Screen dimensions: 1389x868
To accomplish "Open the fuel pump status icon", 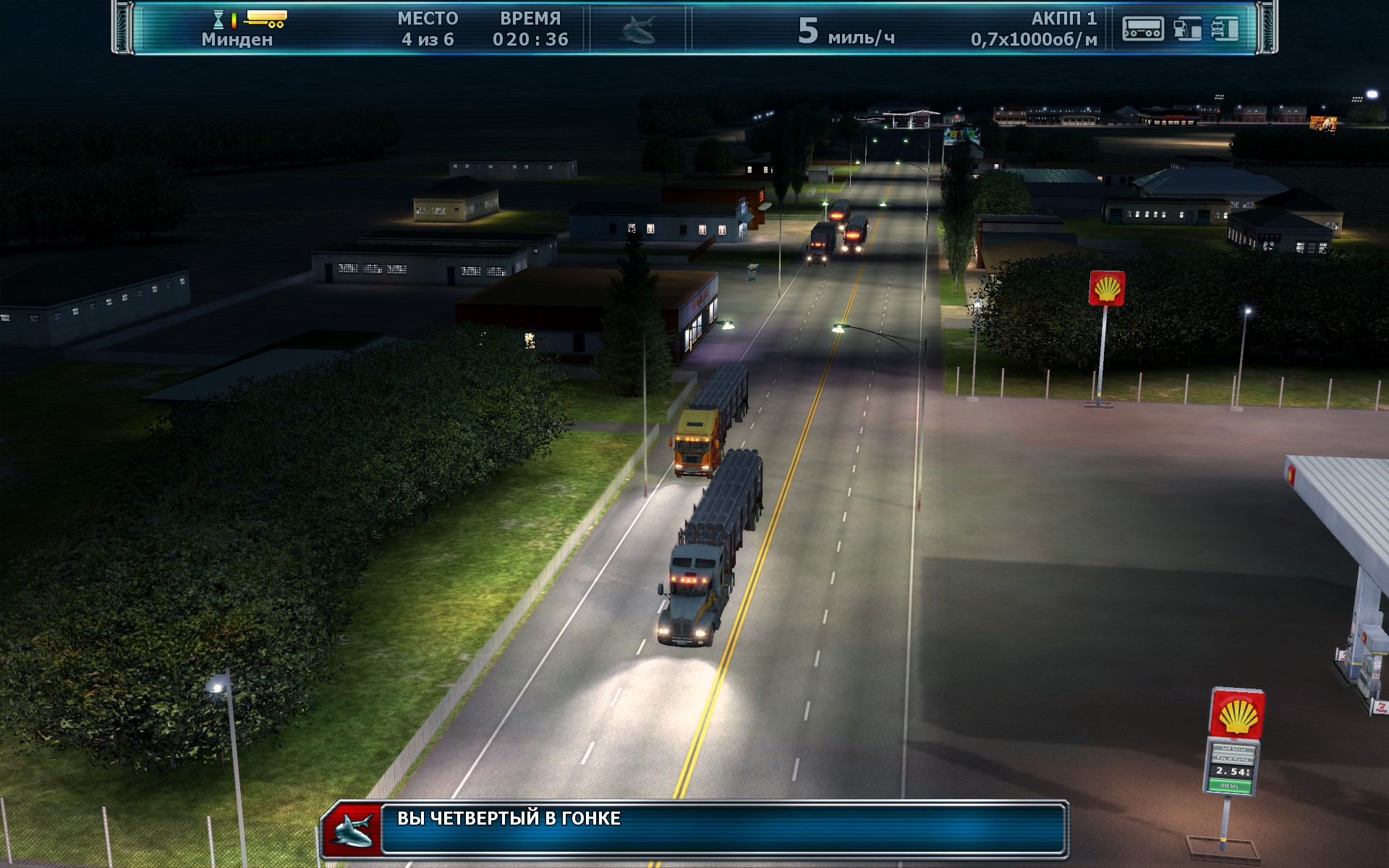I will tap(1186, 29).
